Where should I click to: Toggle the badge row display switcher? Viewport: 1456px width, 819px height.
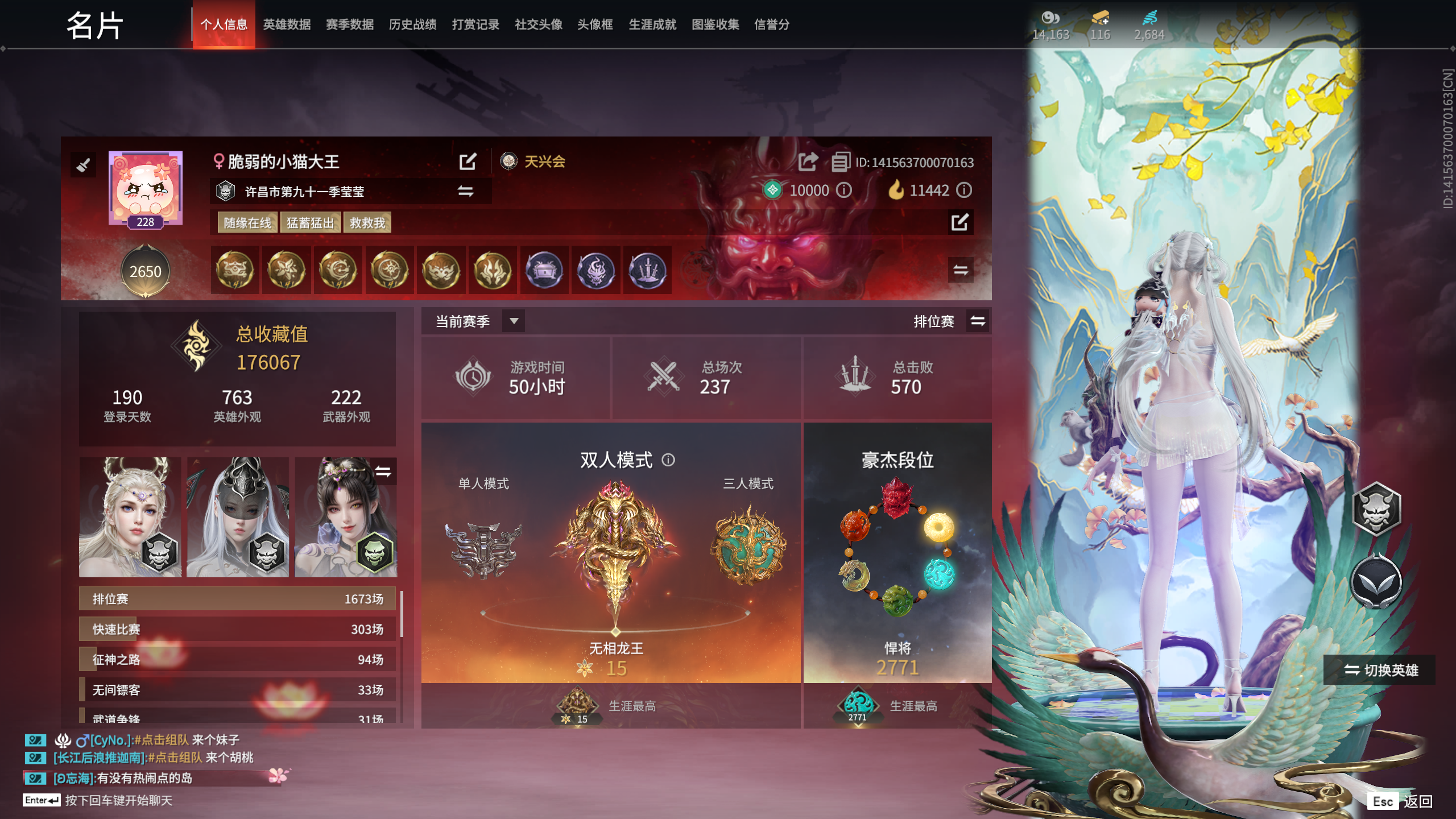coord(961,271)
